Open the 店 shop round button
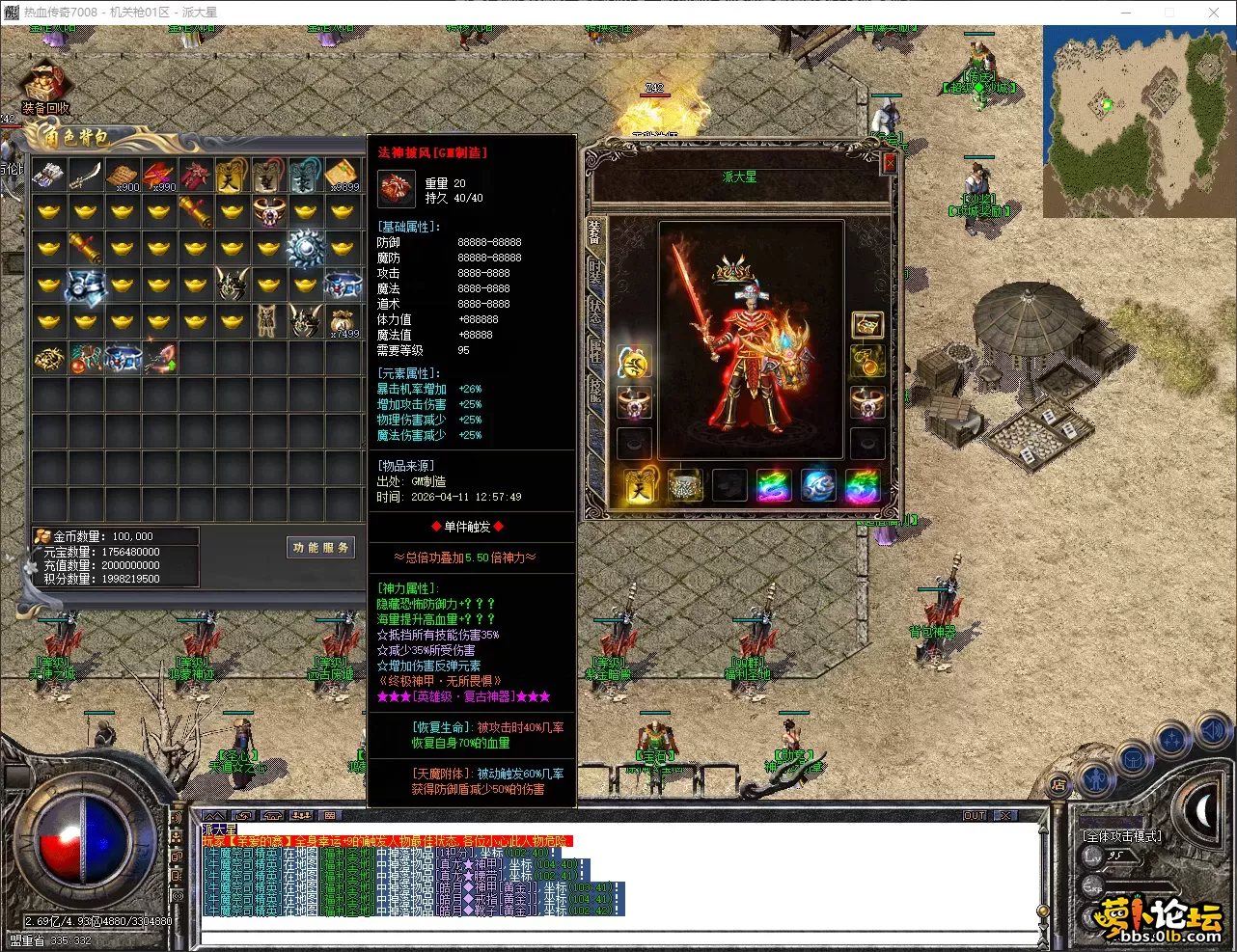 [x=1058, y=785]
